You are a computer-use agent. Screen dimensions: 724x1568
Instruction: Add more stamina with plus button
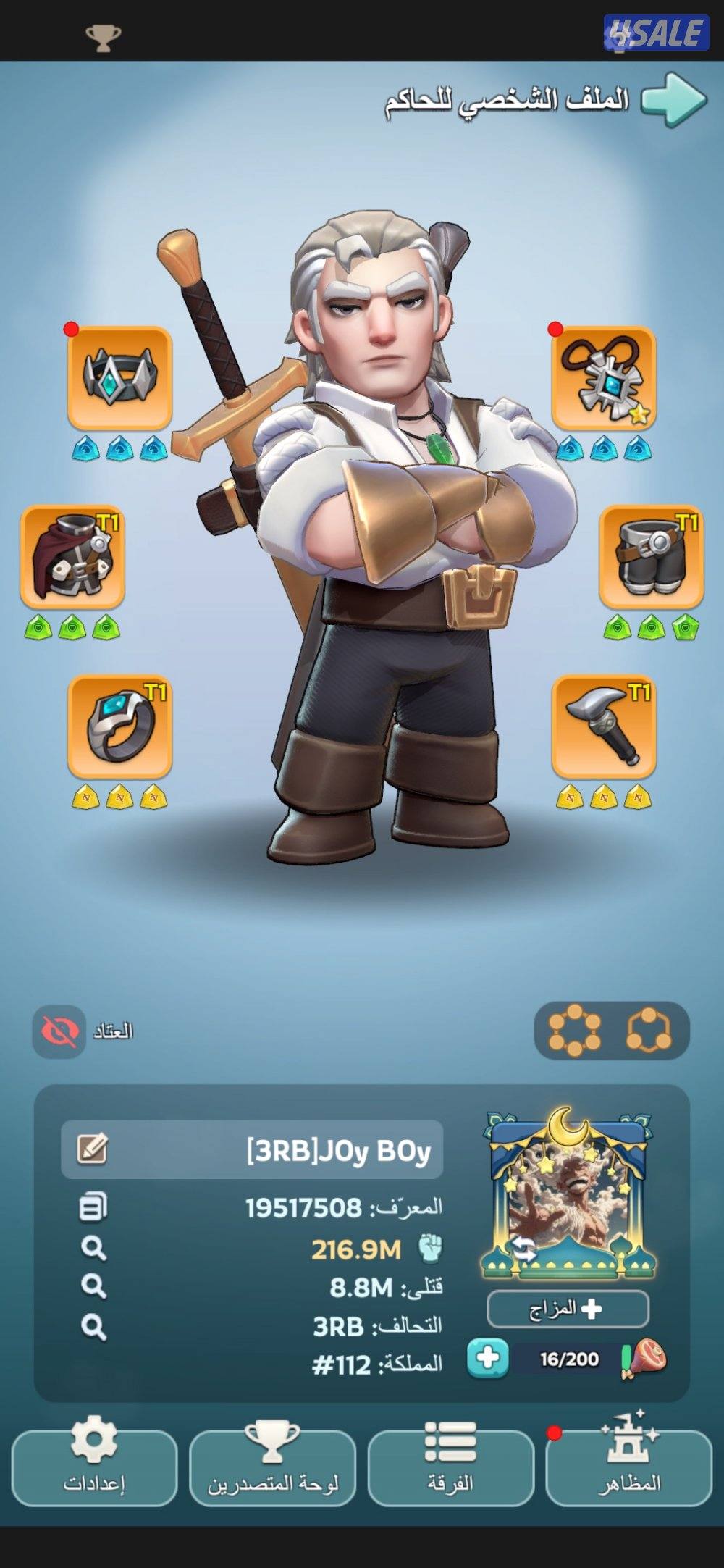click(x=487, y=1358)
